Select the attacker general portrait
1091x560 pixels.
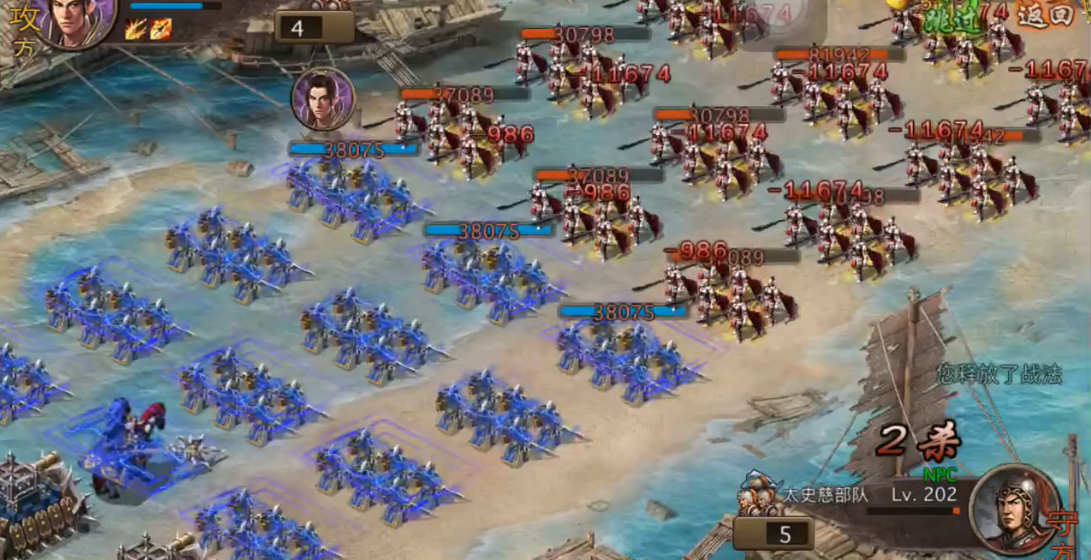(x=79, y=18)
